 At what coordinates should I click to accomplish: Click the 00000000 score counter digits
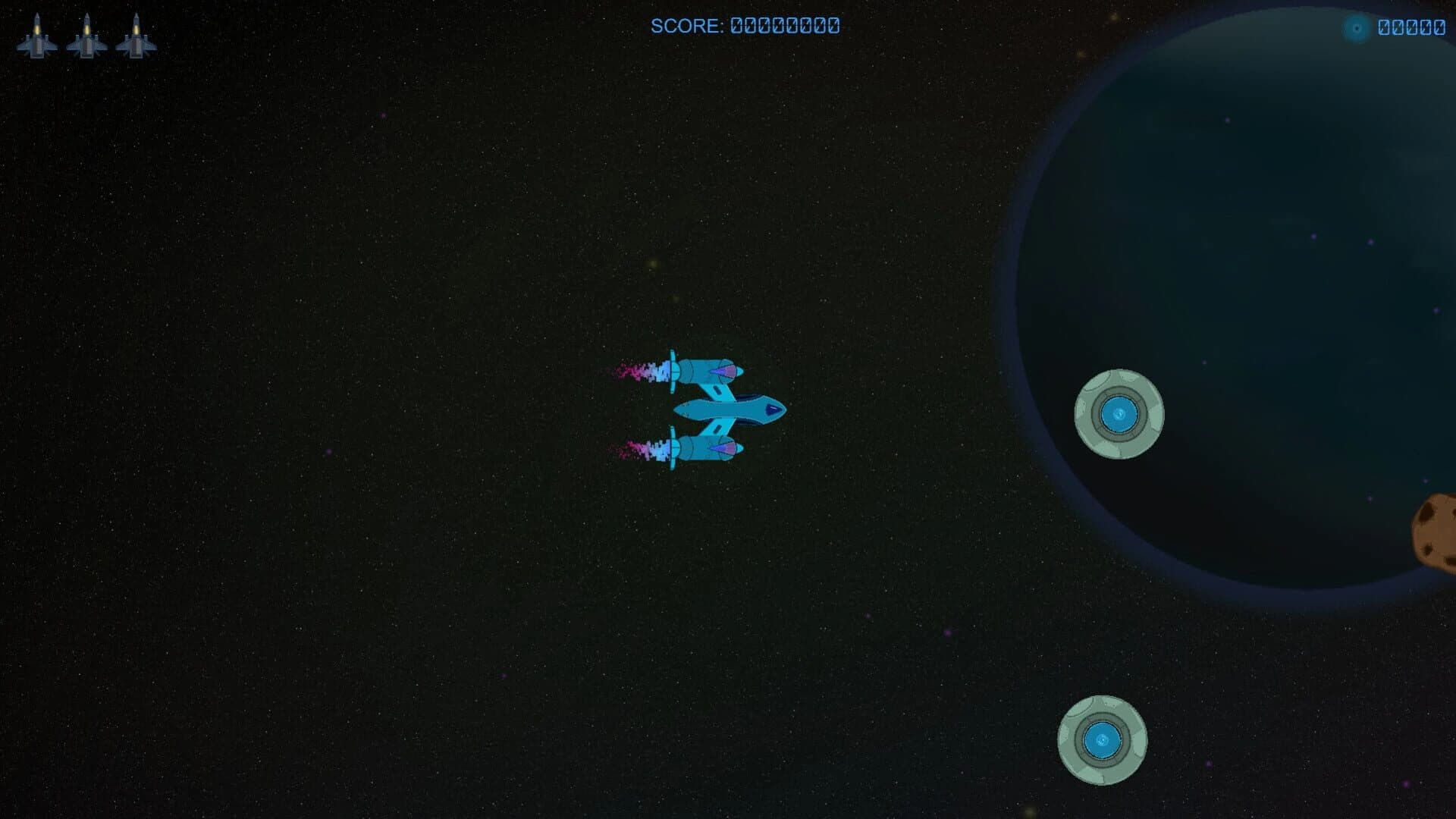pyautogui.click(x=783, y=27)
